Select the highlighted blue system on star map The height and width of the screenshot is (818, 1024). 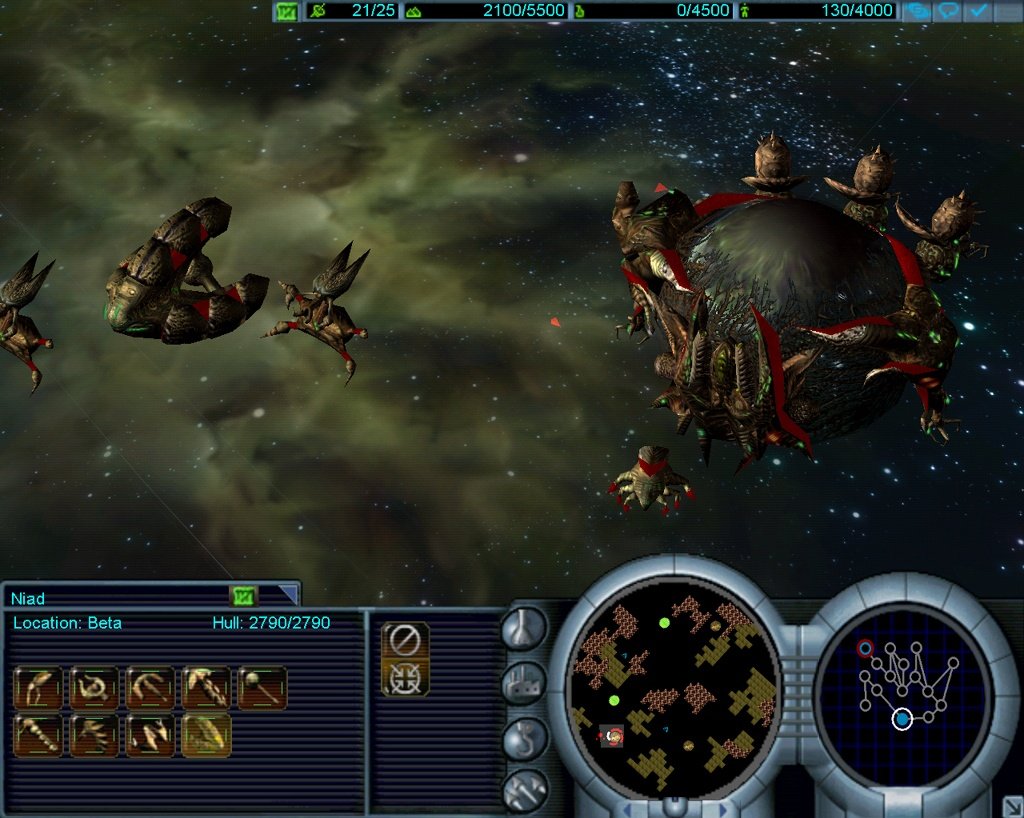tap(902, 719)
